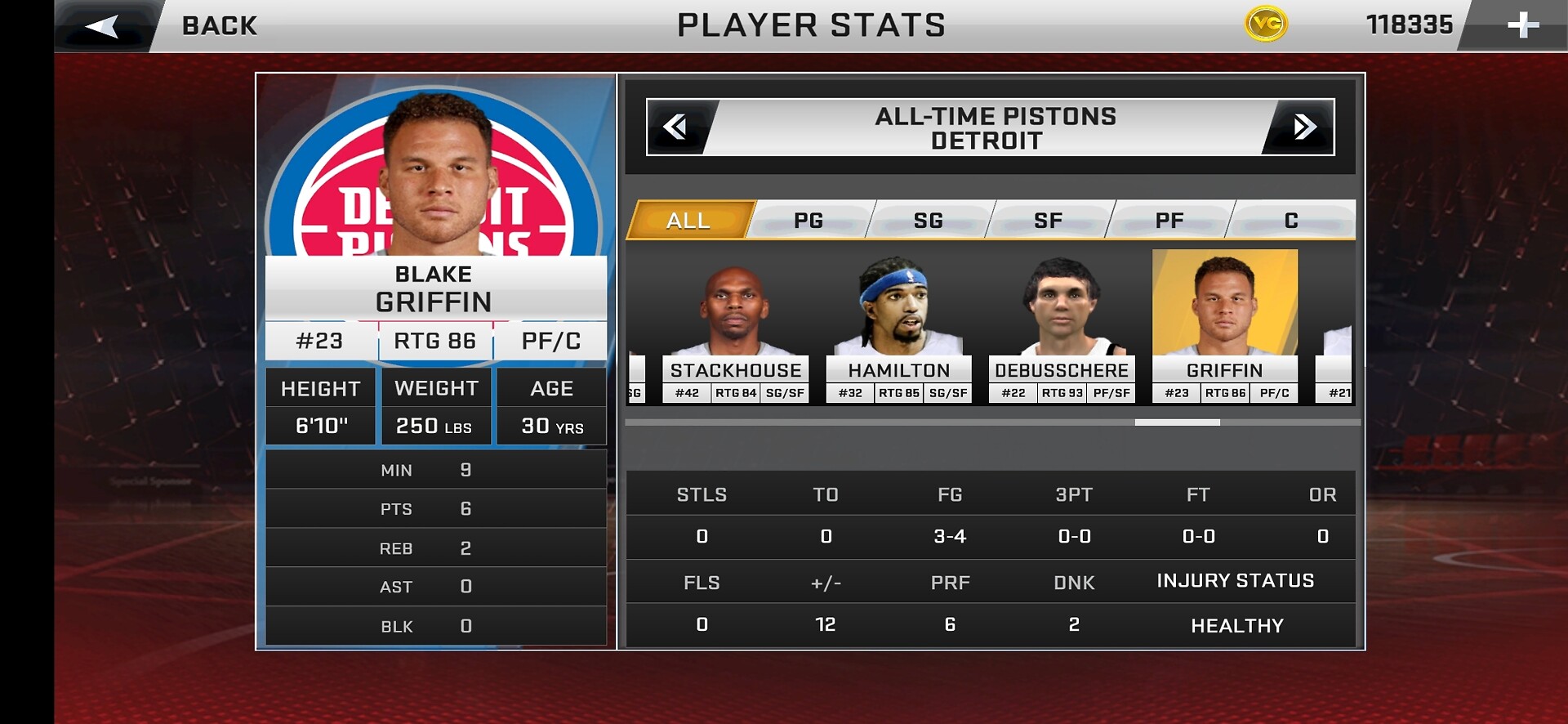Select the Stackhouse player card
This screenshot has width=1568, height=724.
point(735,327)
